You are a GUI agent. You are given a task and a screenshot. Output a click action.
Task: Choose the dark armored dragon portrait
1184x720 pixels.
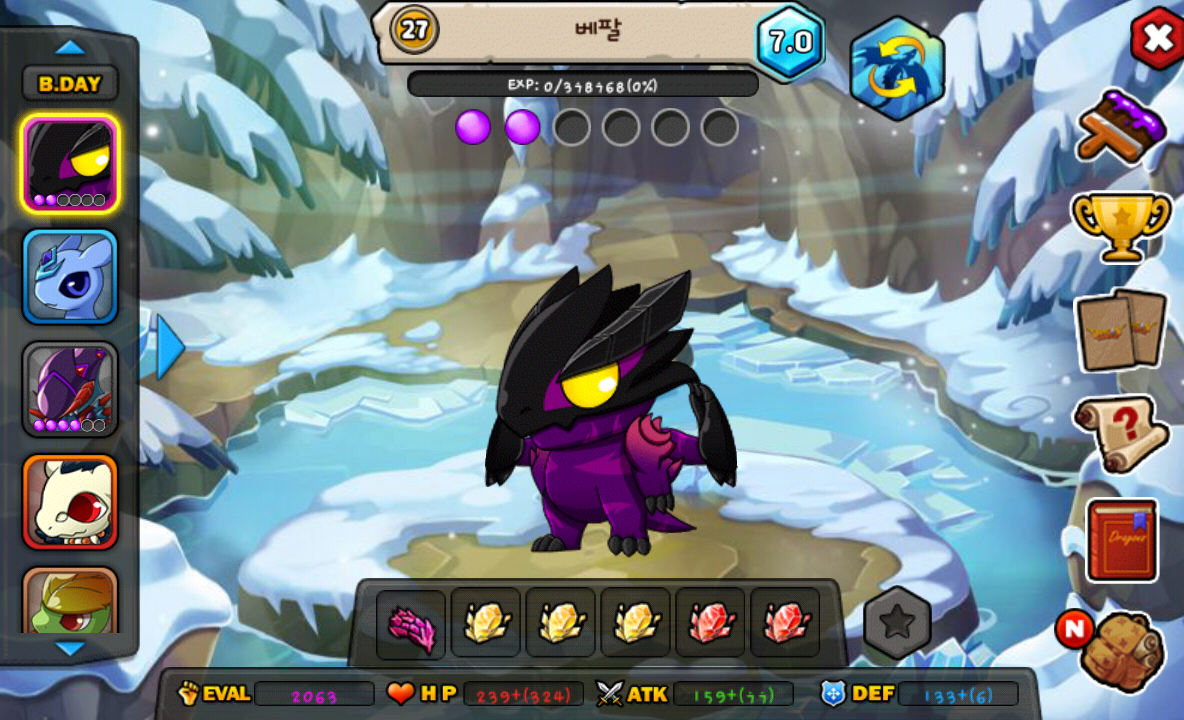[x=70, y=390]
